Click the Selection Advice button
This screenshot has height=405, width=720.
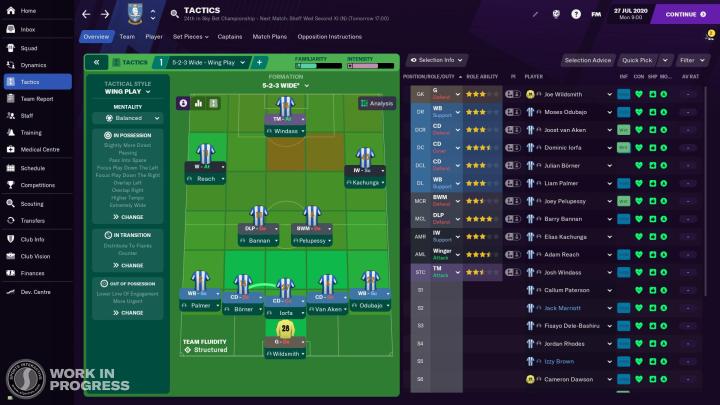click(588, 60)
